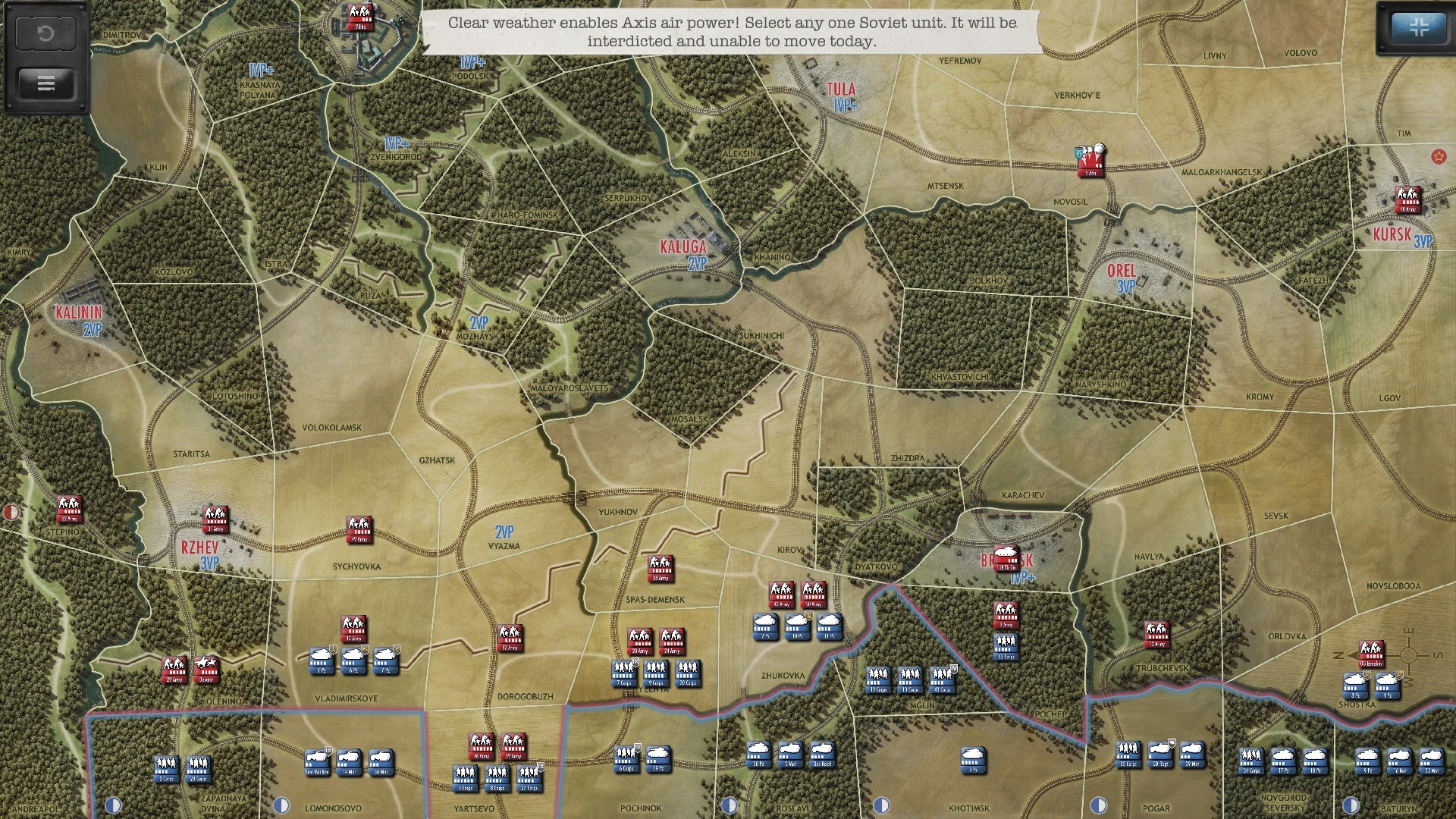Select the Soviet 29 Army unit
This screenshot has height=819, width=1456.
[174, 670]
